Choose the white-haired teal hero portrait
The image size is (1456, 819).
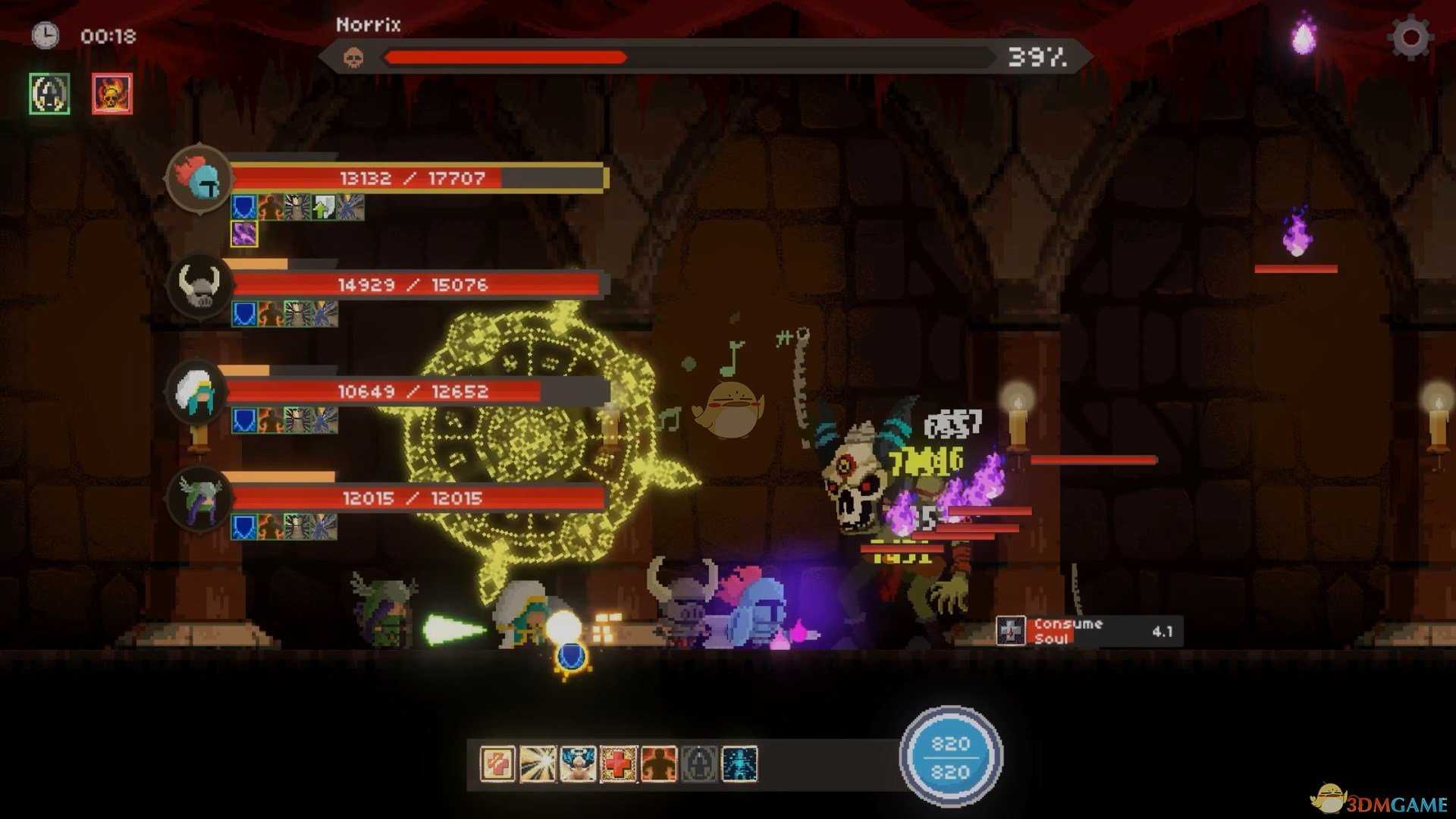197,393
